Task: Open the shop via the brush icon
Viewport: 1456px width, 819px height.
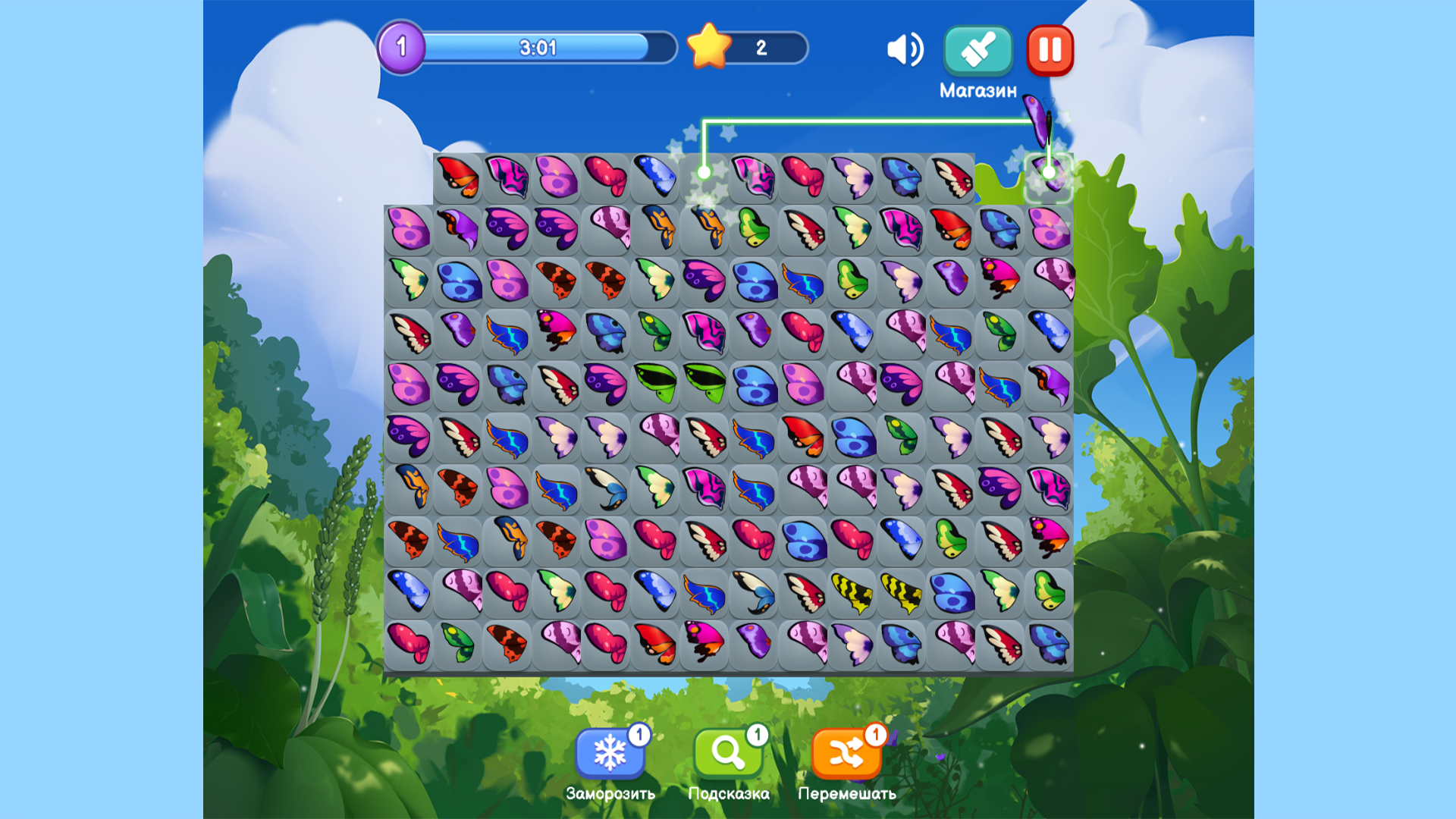Action: point(977,50)
